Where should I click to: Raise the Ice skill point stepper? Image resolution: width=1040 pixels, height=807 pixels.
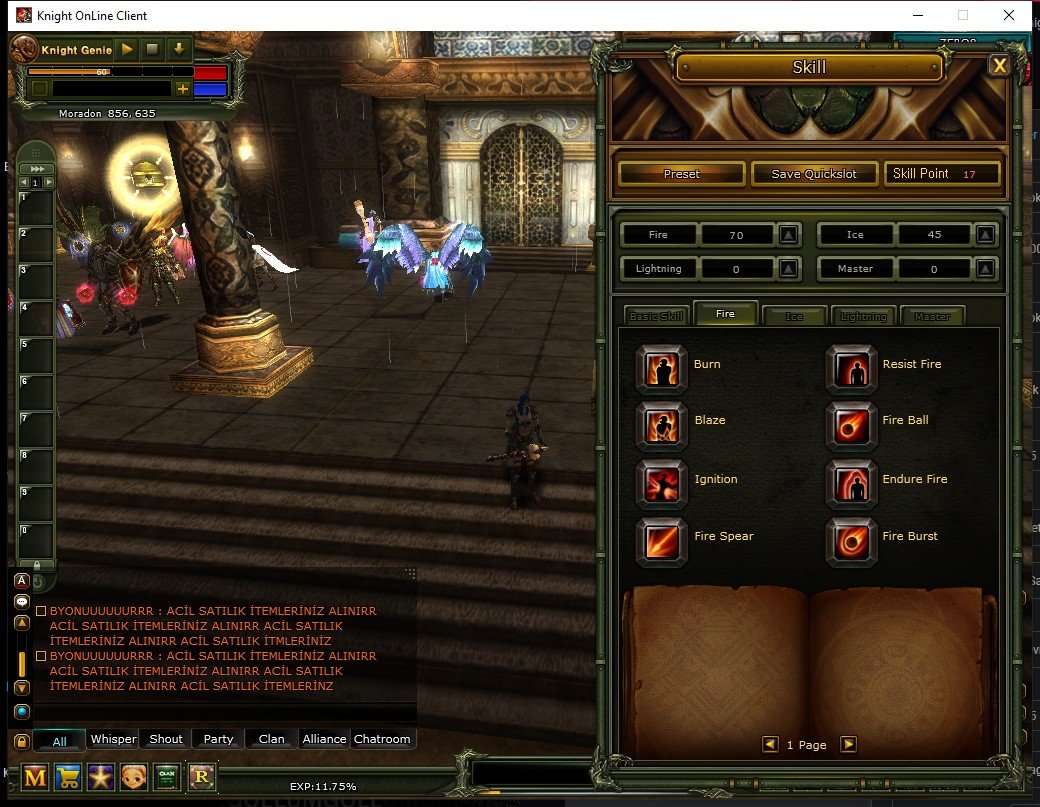coord(985,235)
